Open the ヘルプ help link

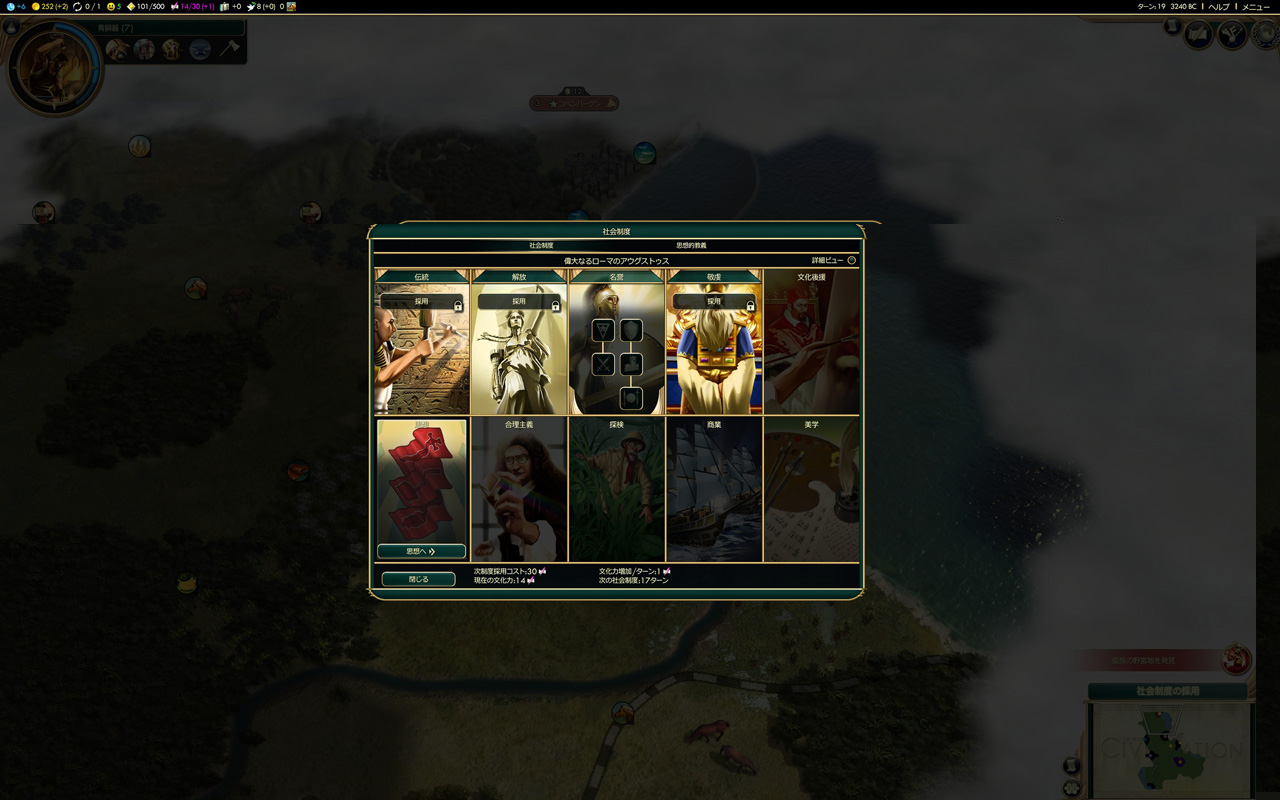pos(1219,7)
